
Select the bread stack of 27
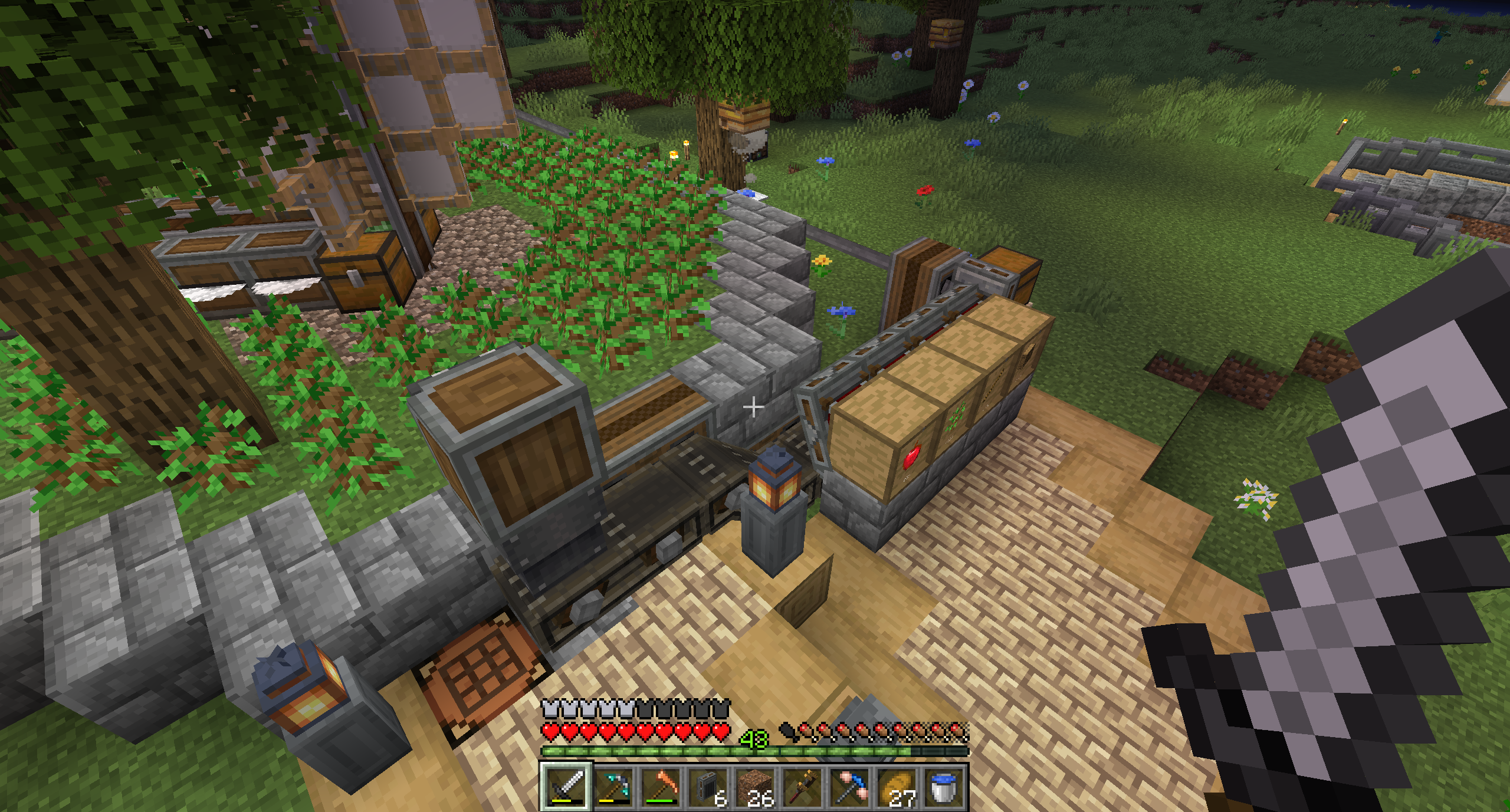point(896,787)
